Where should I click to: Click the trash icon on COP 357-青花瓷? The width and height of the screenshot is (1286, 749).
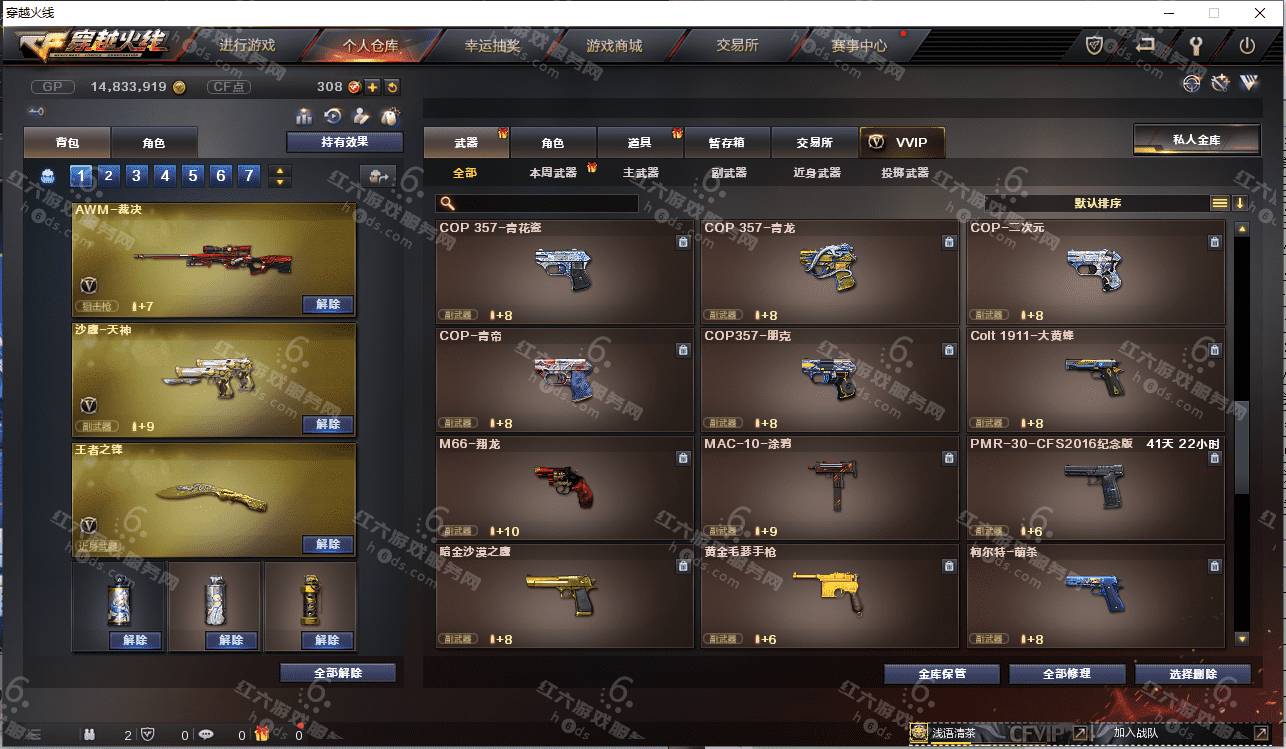coord(683,241)
